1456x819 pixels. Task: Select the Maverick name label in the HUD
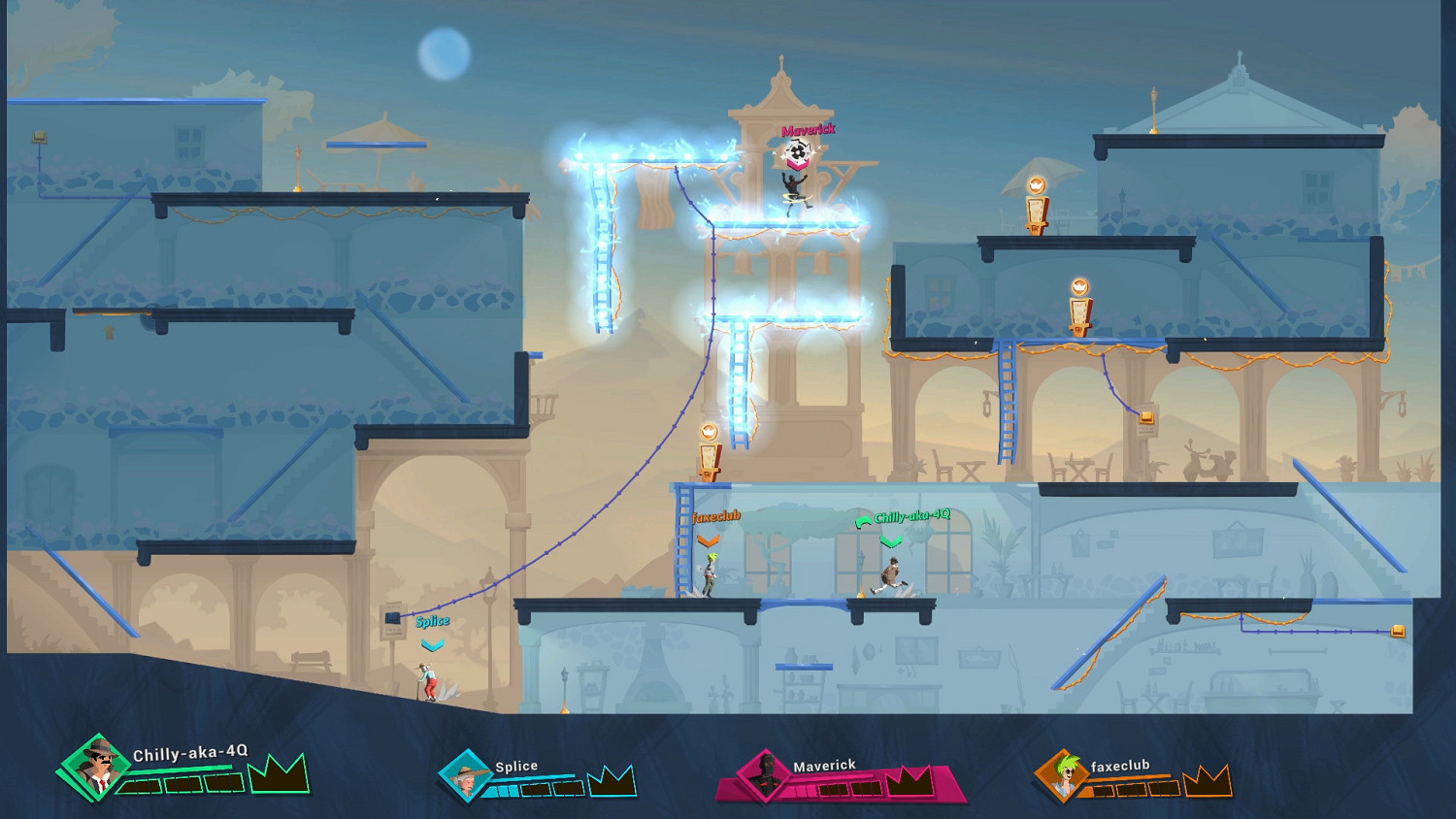pyautogui.click(x=823, y=765)
